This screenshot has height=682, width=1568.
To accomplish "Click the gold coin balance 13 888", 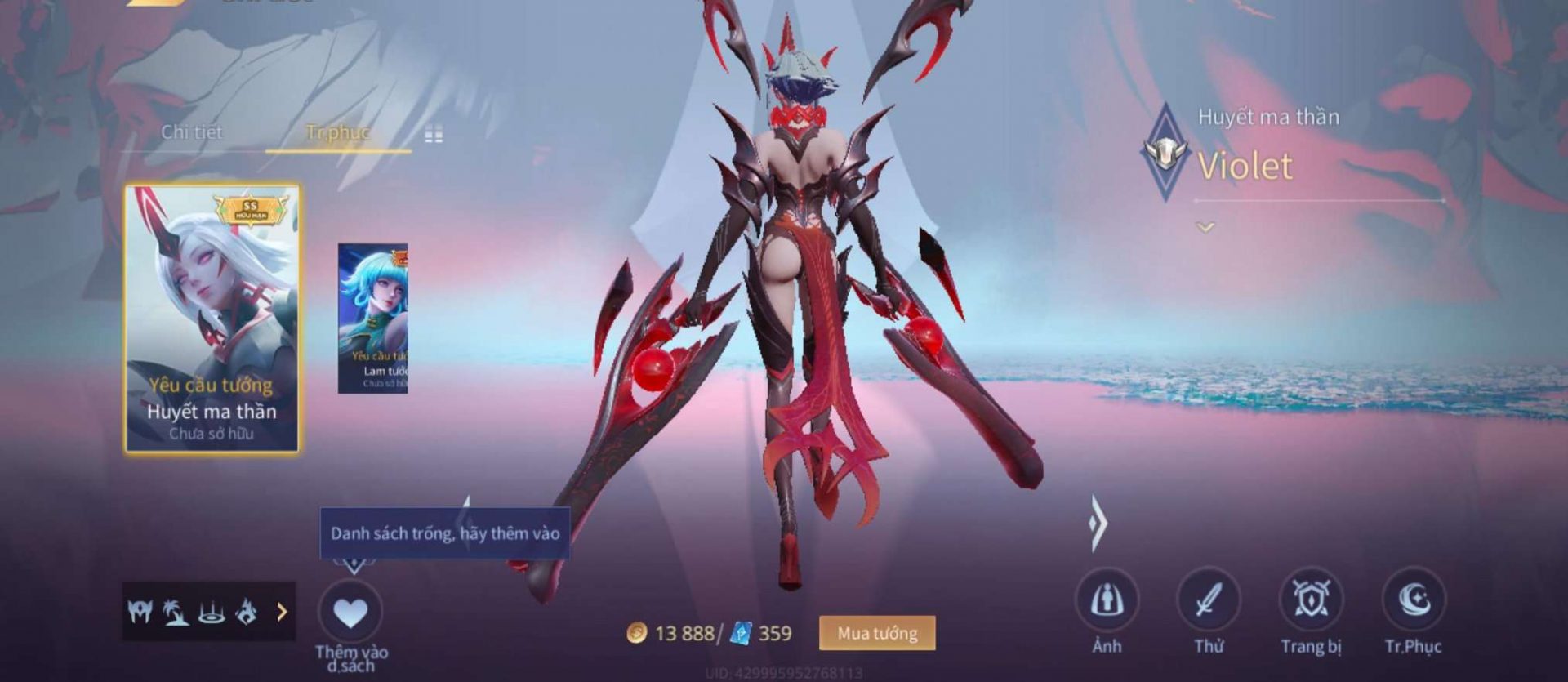I will [675, 631].
